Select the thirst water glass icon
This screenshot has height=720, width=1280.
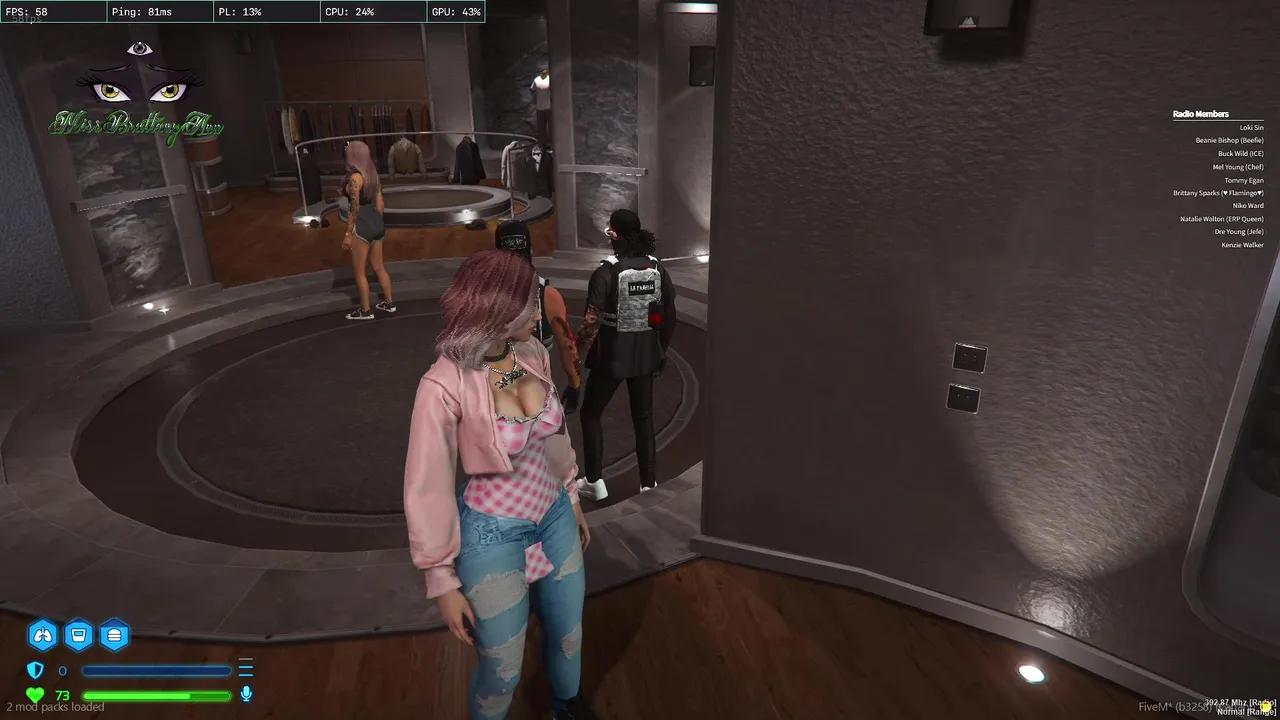[79, 634]
